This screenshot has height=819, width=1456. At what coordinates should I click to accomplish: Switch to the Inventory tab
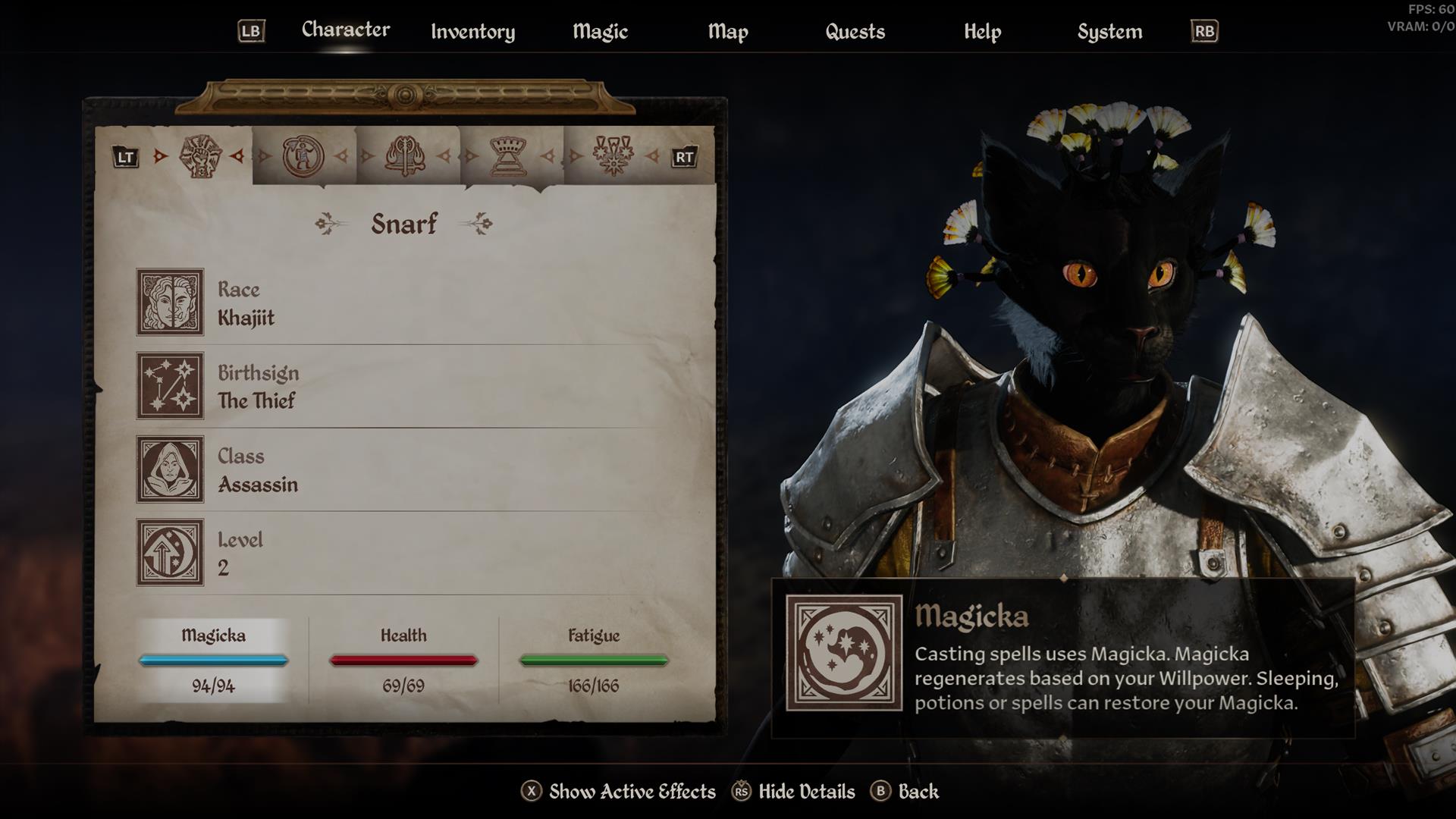click(472, 32)
